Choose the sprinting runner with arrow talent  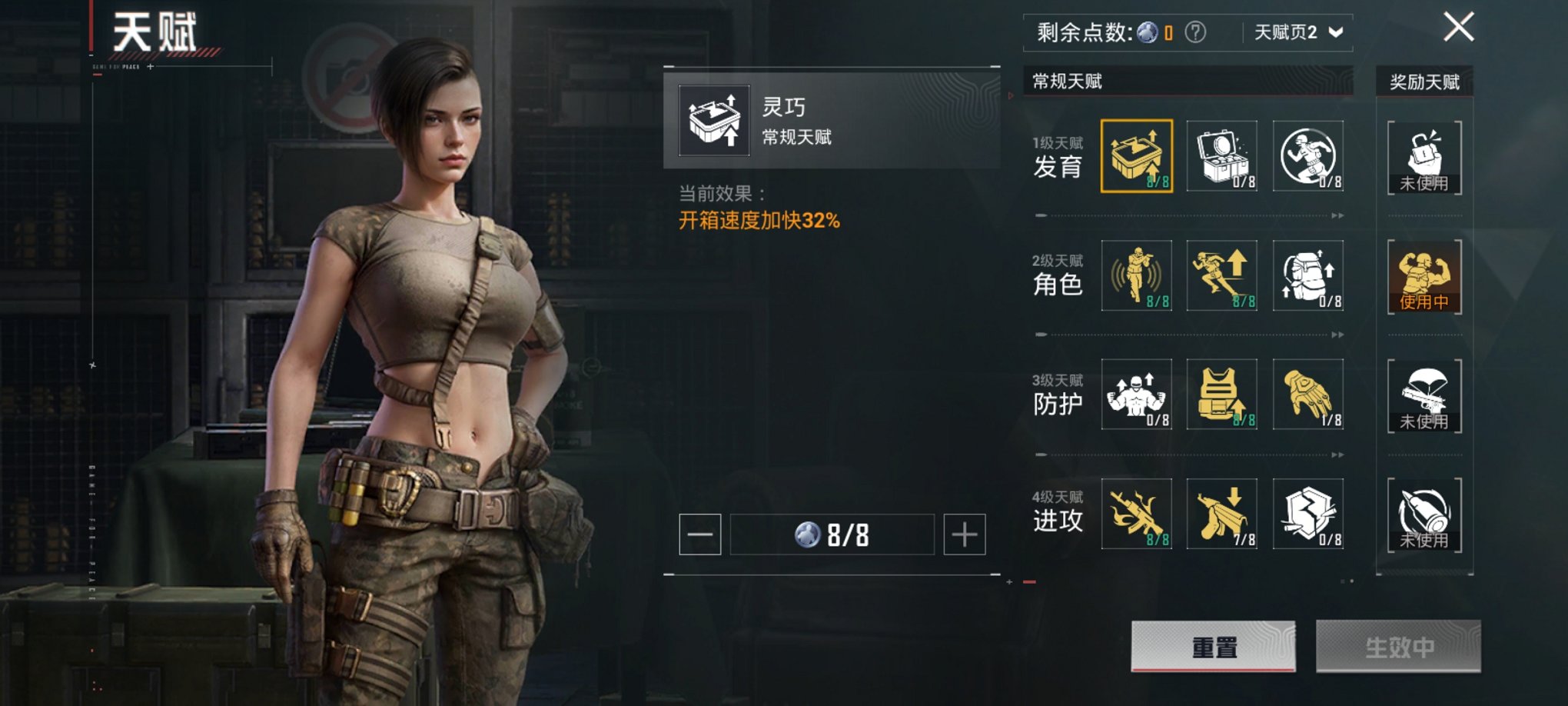pyautogui.click(x=1221, y=275)
